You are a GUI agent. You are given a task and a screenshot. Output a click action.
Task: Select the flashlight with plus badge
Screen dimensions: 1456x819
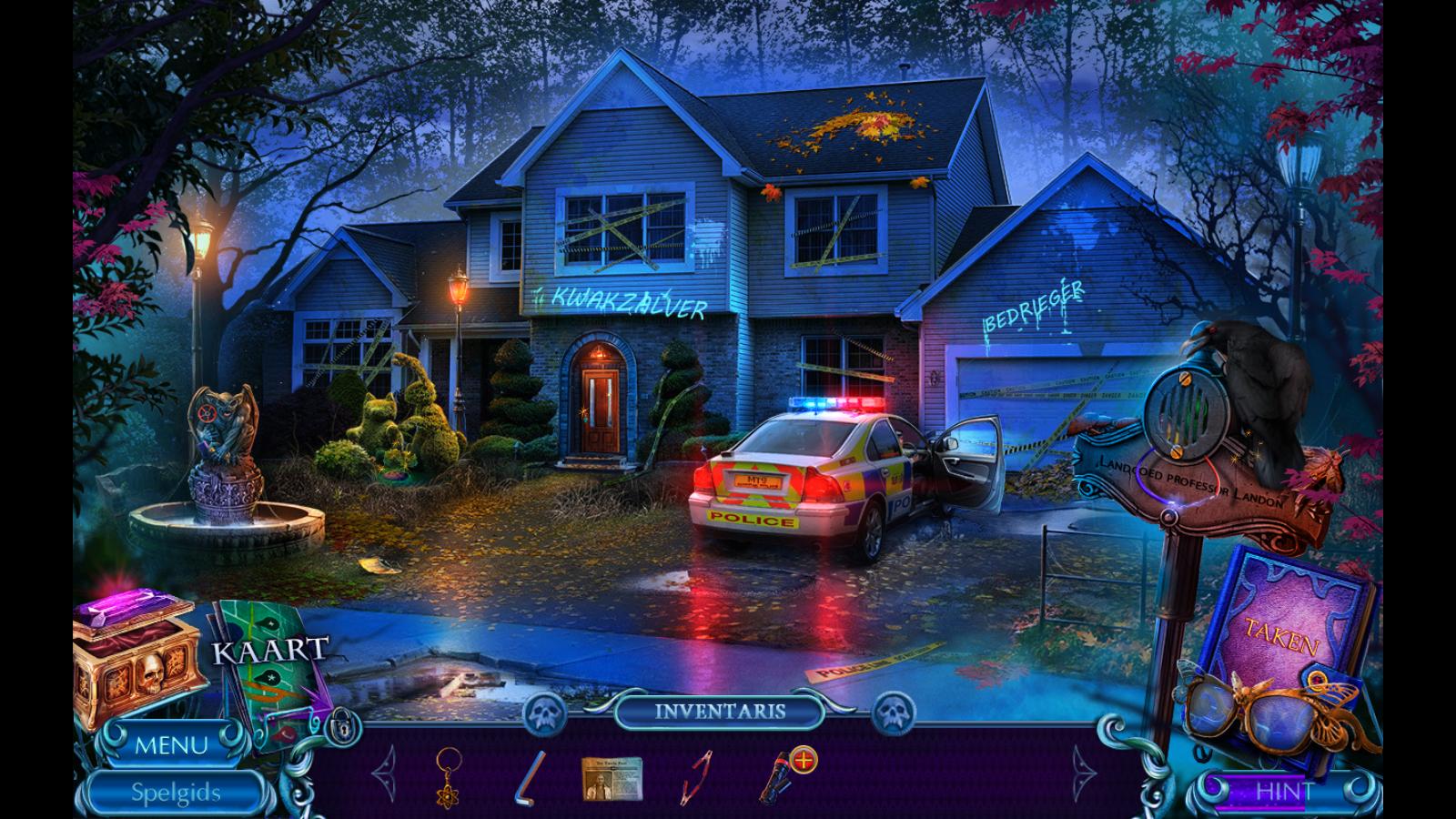tap(784, 775)
